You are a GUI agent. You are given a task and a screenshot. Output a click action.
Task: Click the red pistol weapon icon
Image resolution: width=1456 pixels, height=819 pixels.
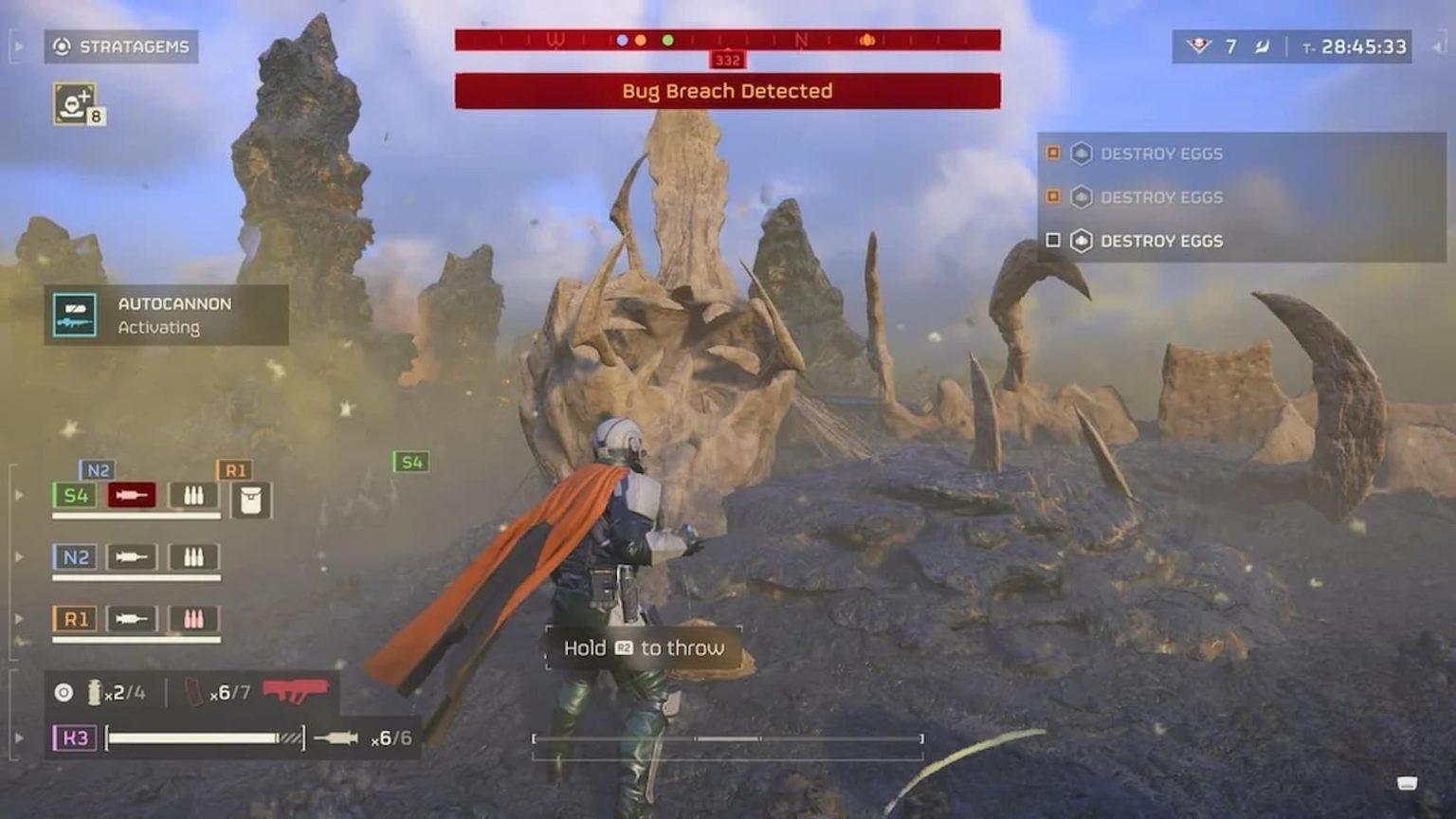[299, 693]
